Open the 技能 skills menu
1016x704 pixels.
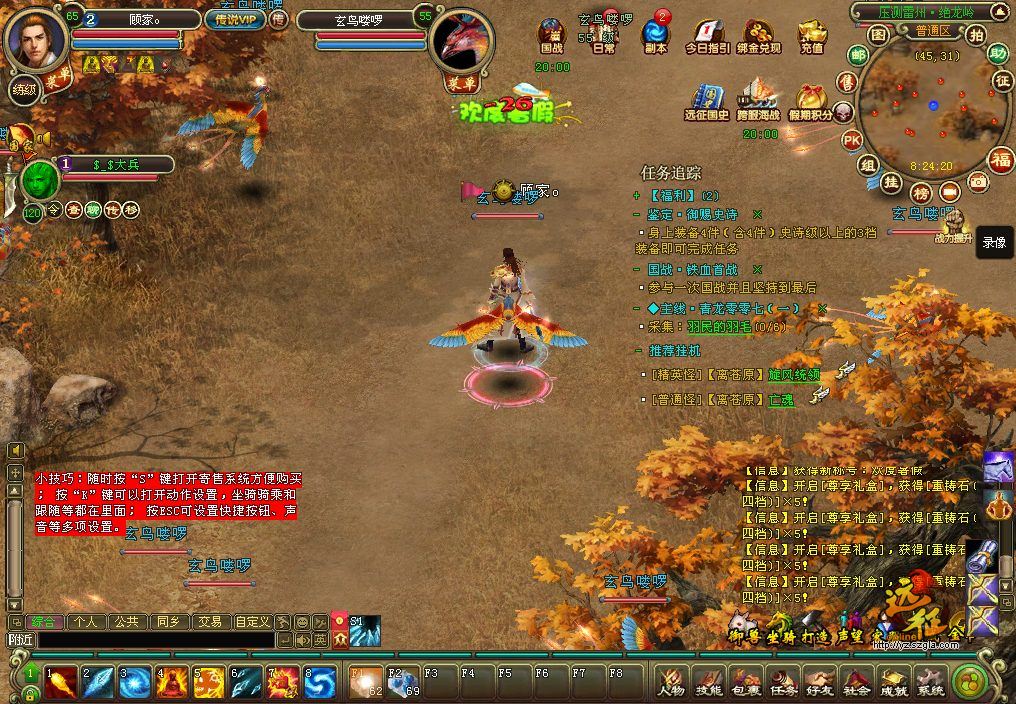click(708, 682)
